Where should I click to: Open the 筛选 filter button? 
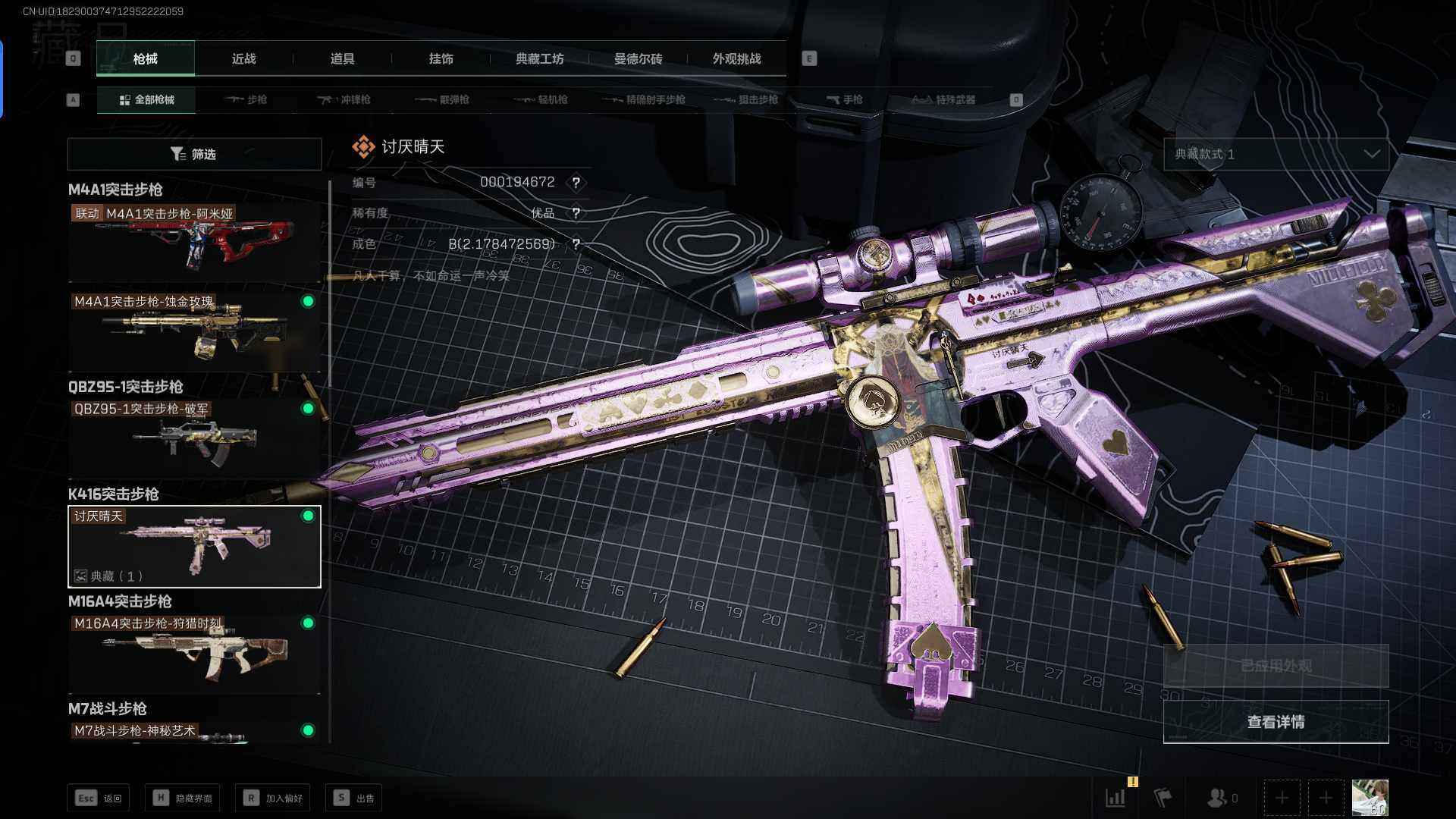[194, 154]
